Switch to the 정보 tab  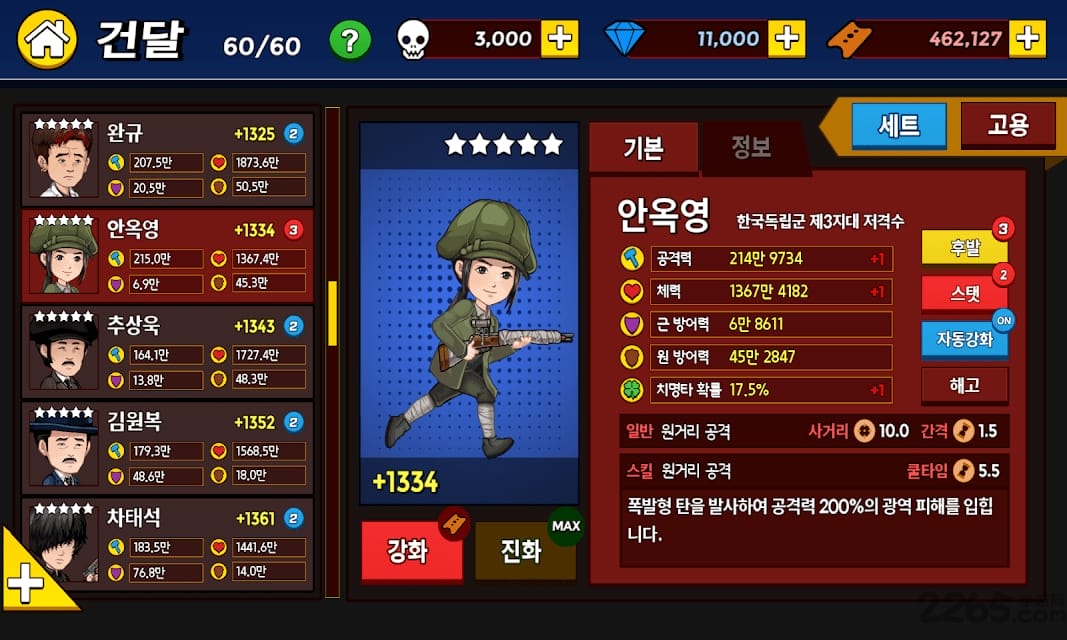click(x=750, y=148)
